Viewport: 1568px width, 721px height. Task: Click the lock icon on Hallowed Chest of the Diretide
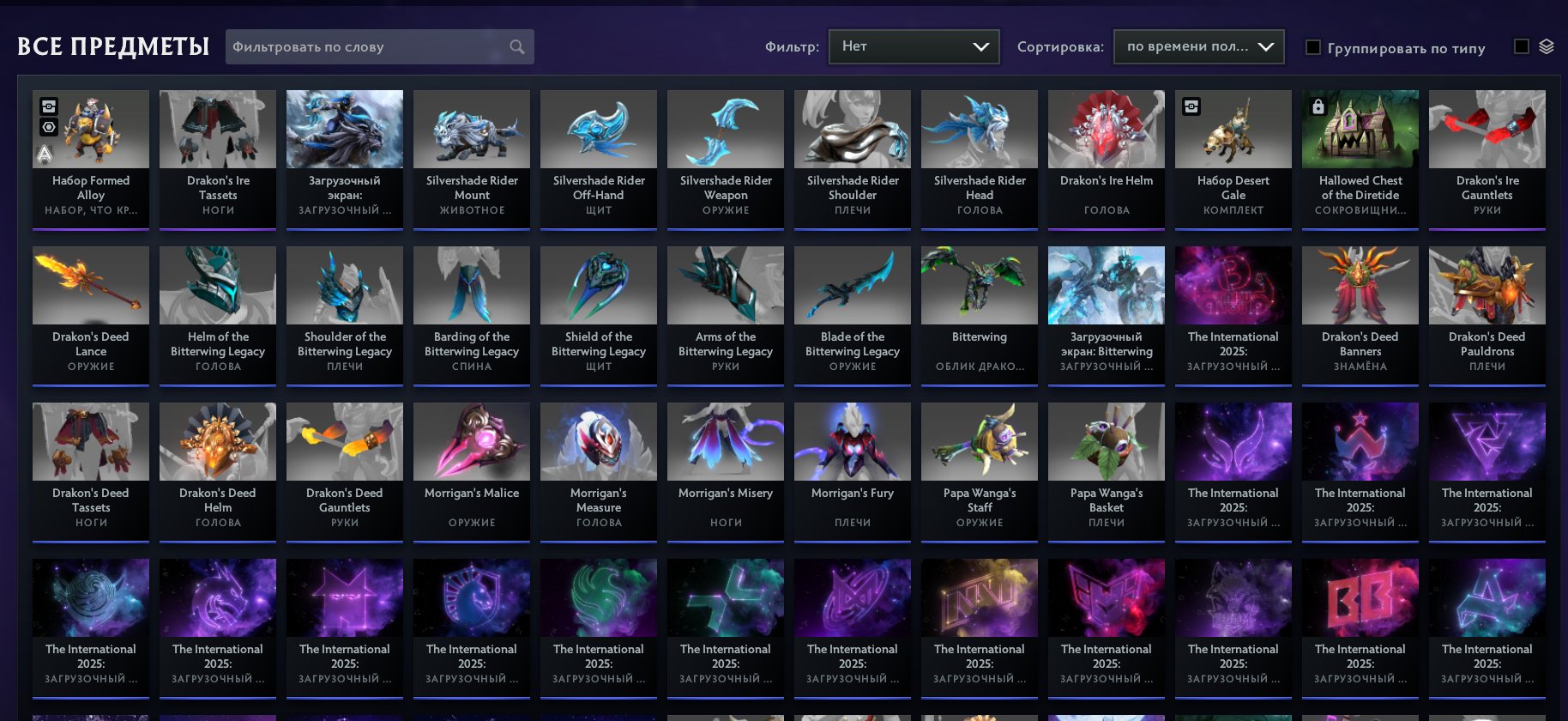point(1318,106)
